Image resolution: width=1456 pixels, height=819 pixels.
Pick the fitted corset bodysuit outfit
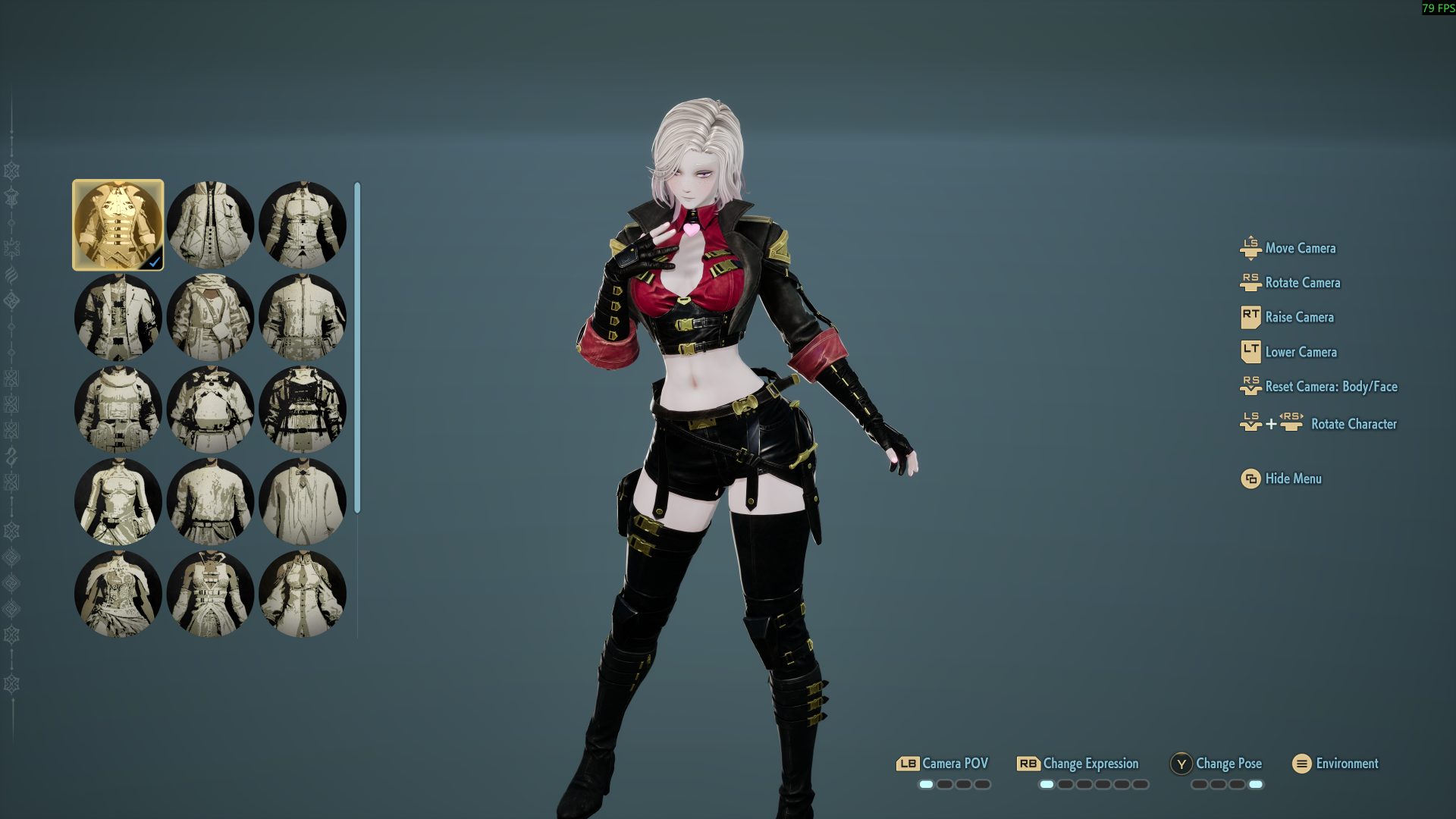click(118, 501)
